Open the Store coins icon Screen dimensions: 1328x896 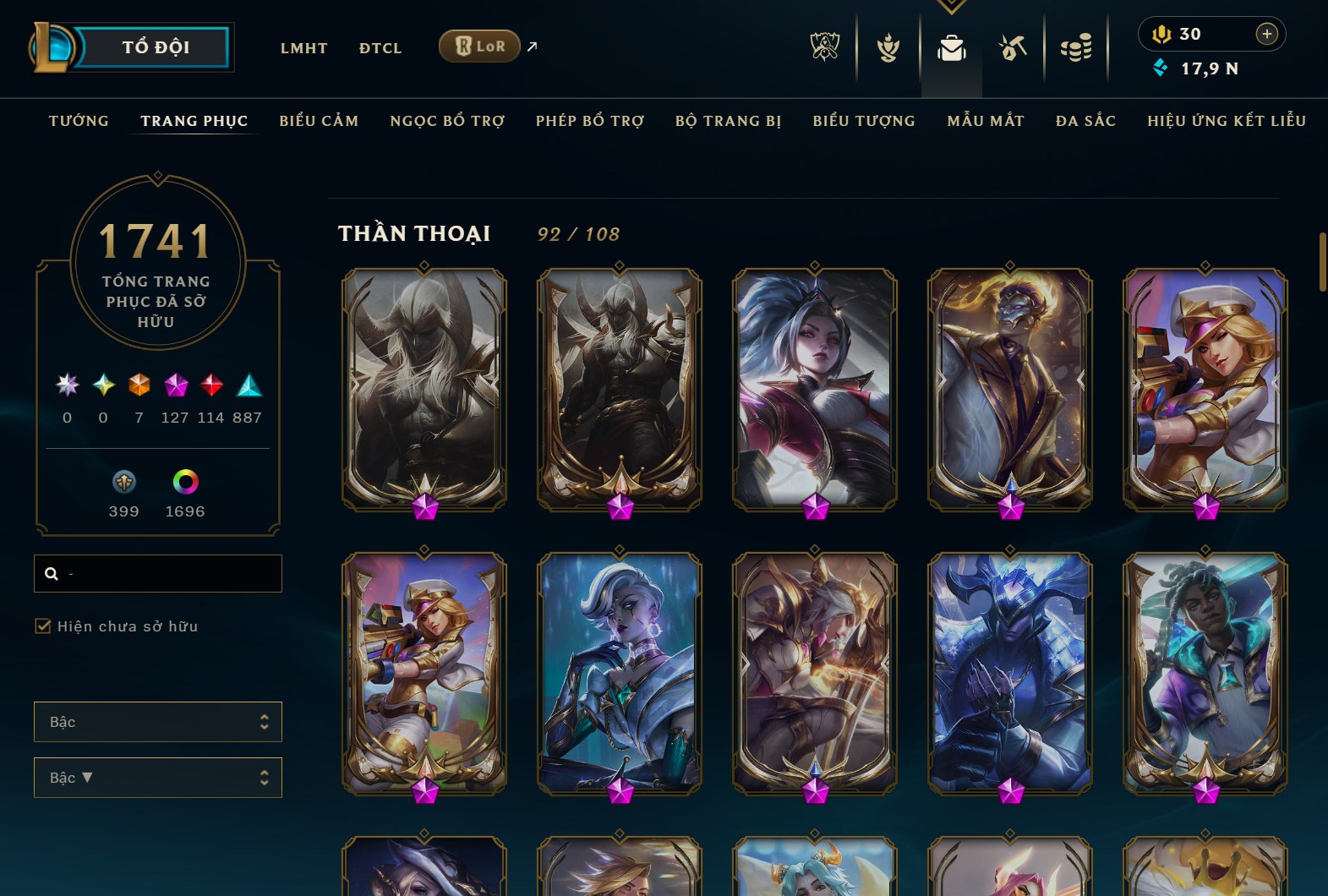pyautogui.click(x=1076, y=48)
